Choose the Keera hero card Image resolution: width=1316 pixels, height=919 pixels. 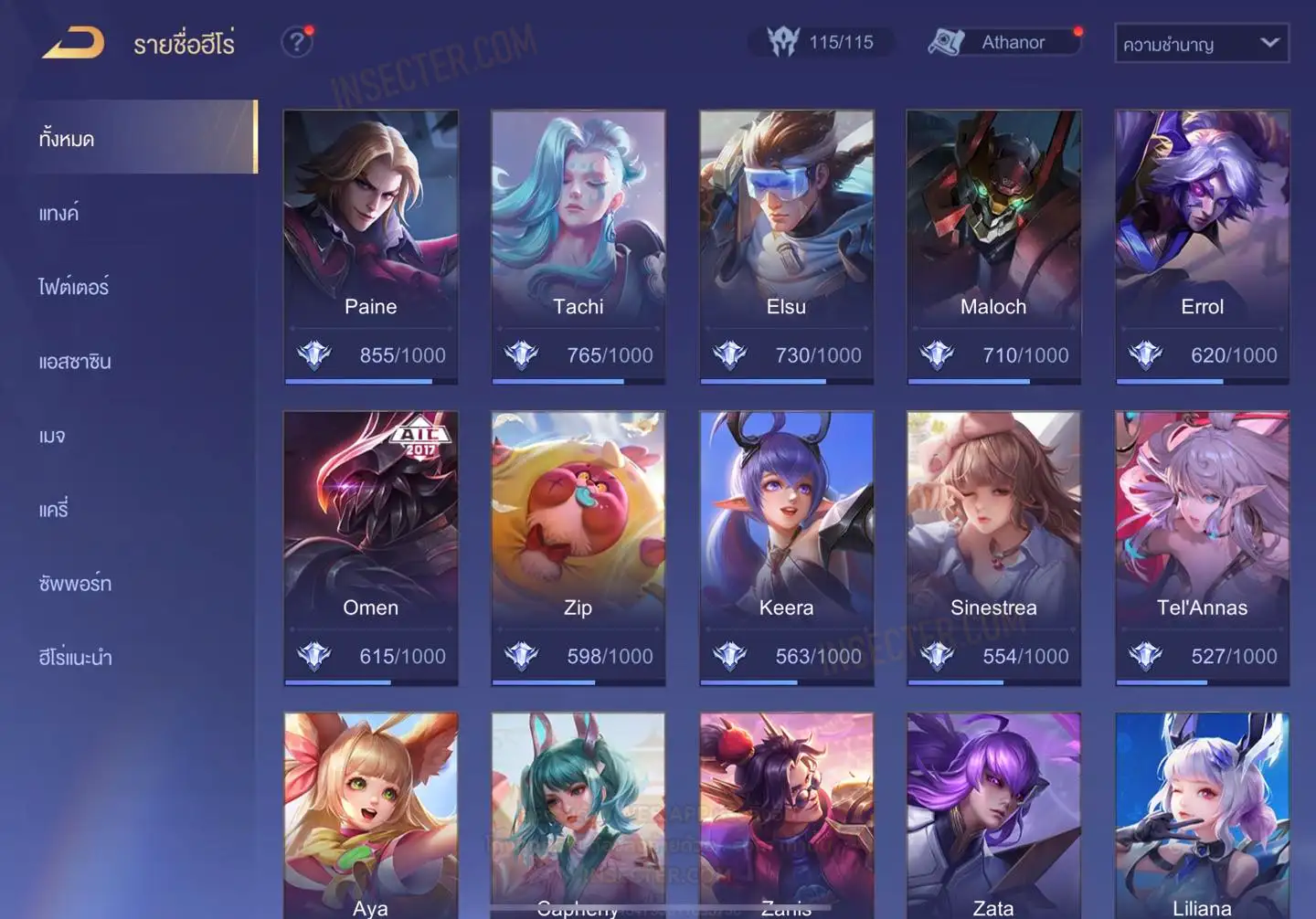pyautogui.click(x=786, y=548)
